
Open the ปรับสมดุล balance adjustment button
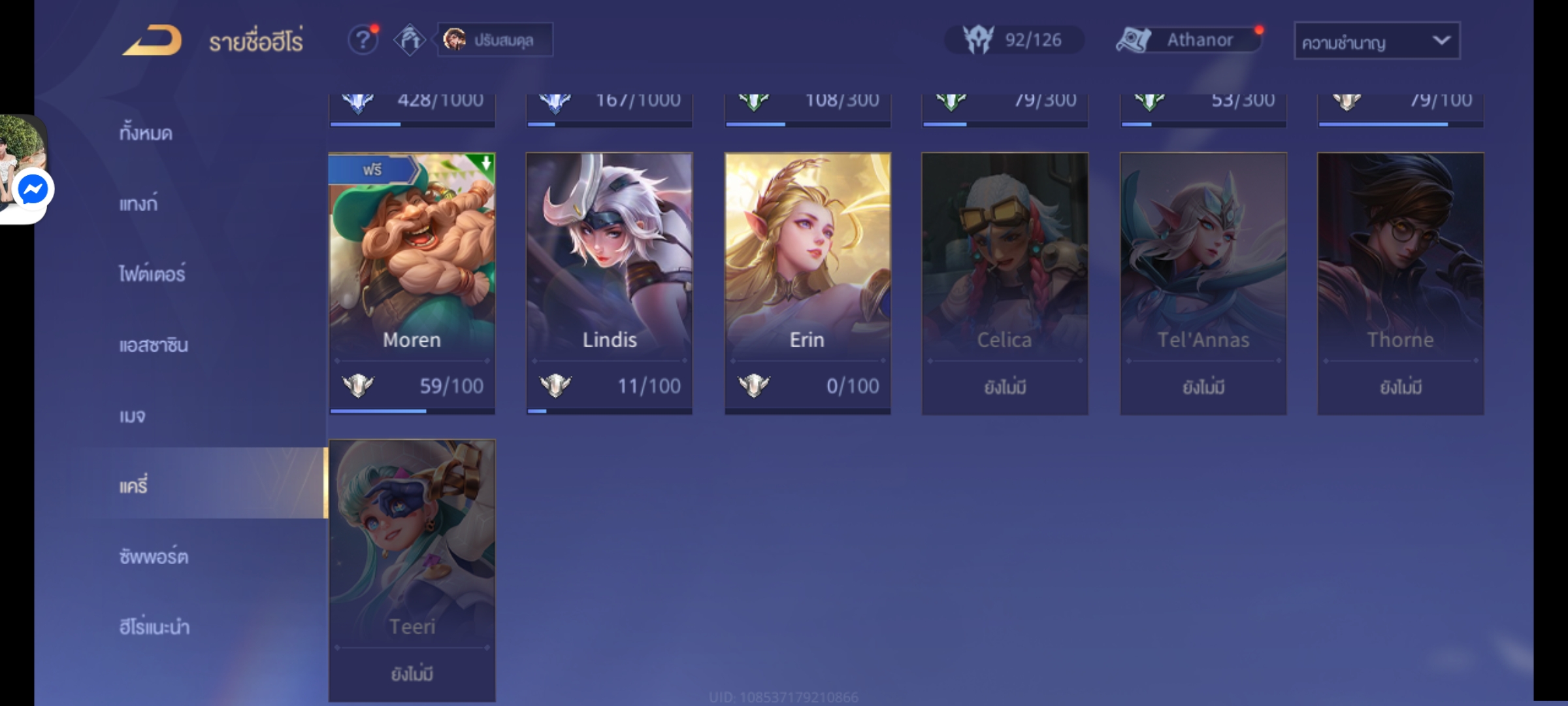(x=495, y=41)
